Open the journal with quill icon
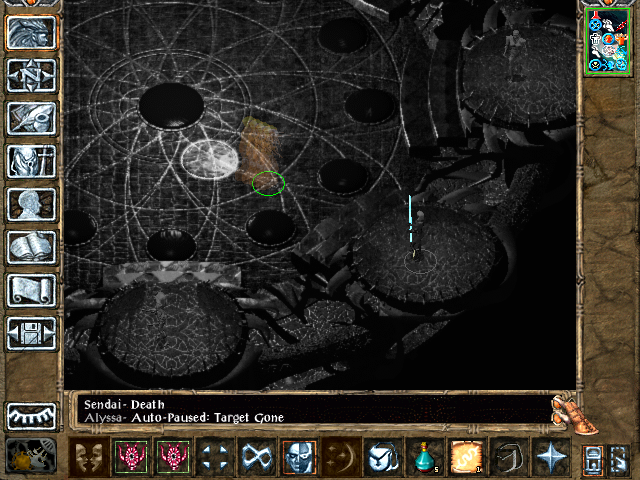This screenshot has height=480, width=640. [32, 118]
